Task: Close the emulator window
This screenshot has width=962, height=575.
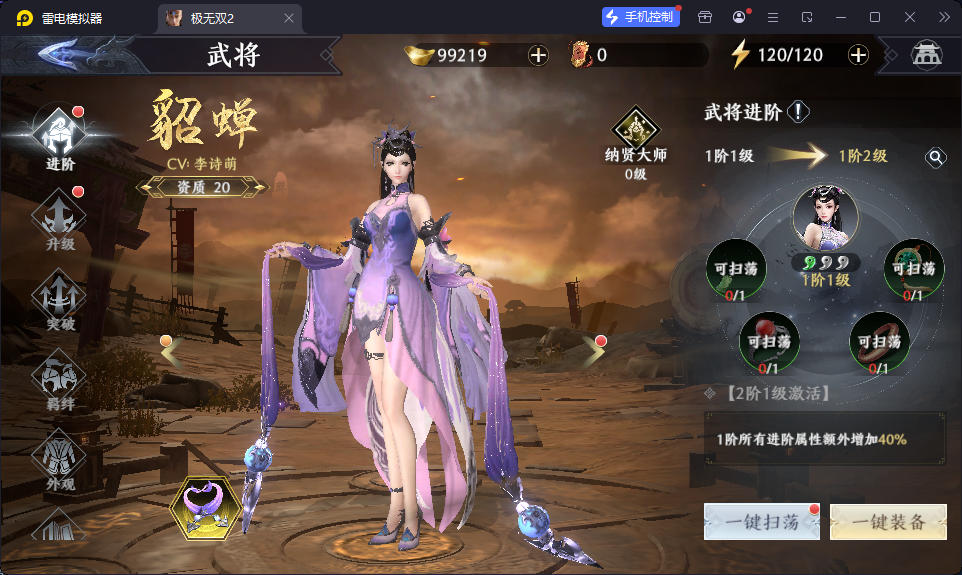Action: pyautogui.click(x=910, y=17)
